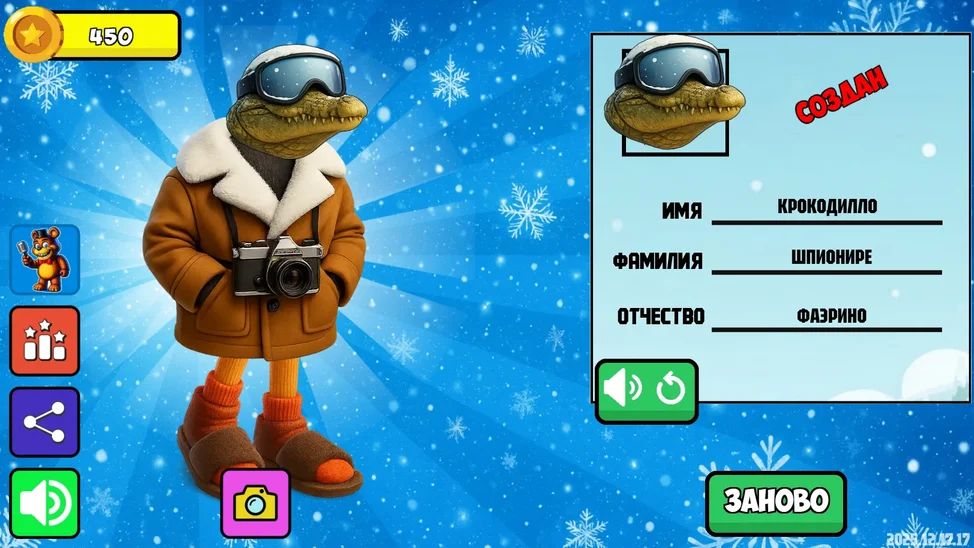Select the crocodile portrait thumbnail on the card
Viewport: 974px width, 548px height.
pos(674,100)
